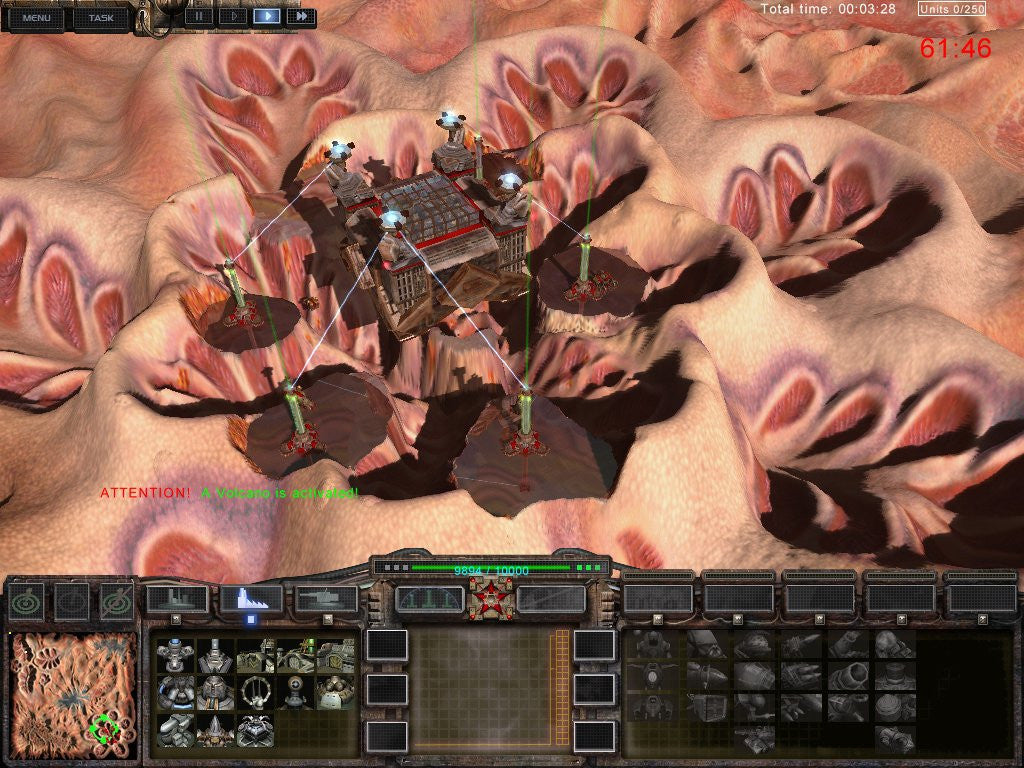Open the MENU button
The width and height of the screenshot is (1024, 768).
tap(36, 17)
